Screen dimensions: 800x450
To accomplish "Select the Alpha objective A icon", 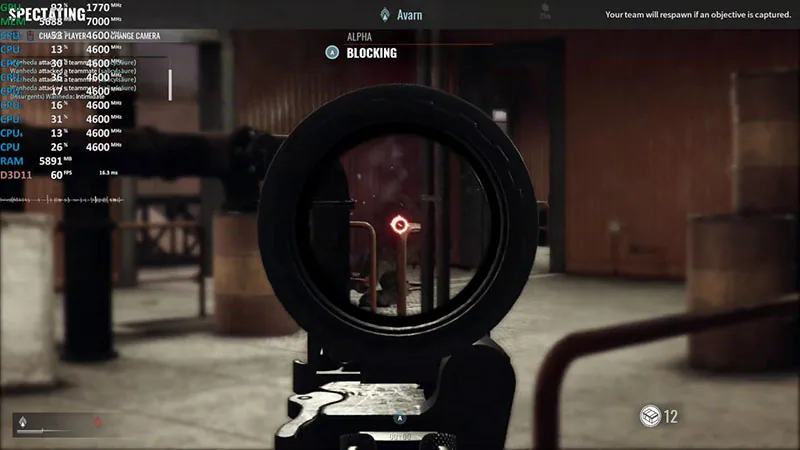I will tap(333, 53).
